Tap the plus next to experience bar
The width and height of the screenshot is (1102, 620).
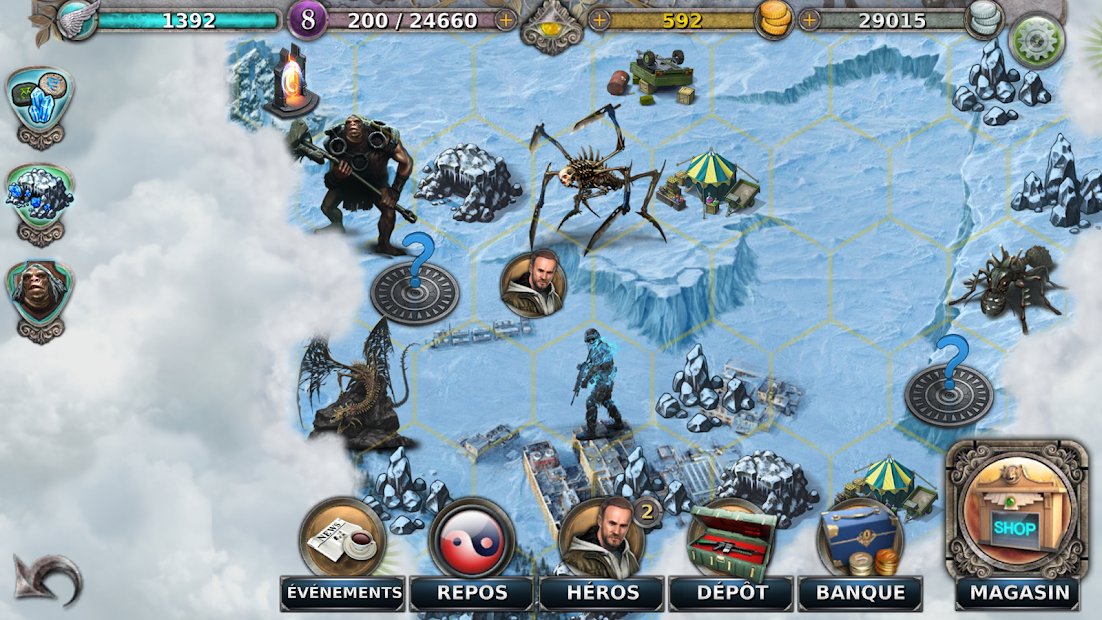tap(507, 19)
